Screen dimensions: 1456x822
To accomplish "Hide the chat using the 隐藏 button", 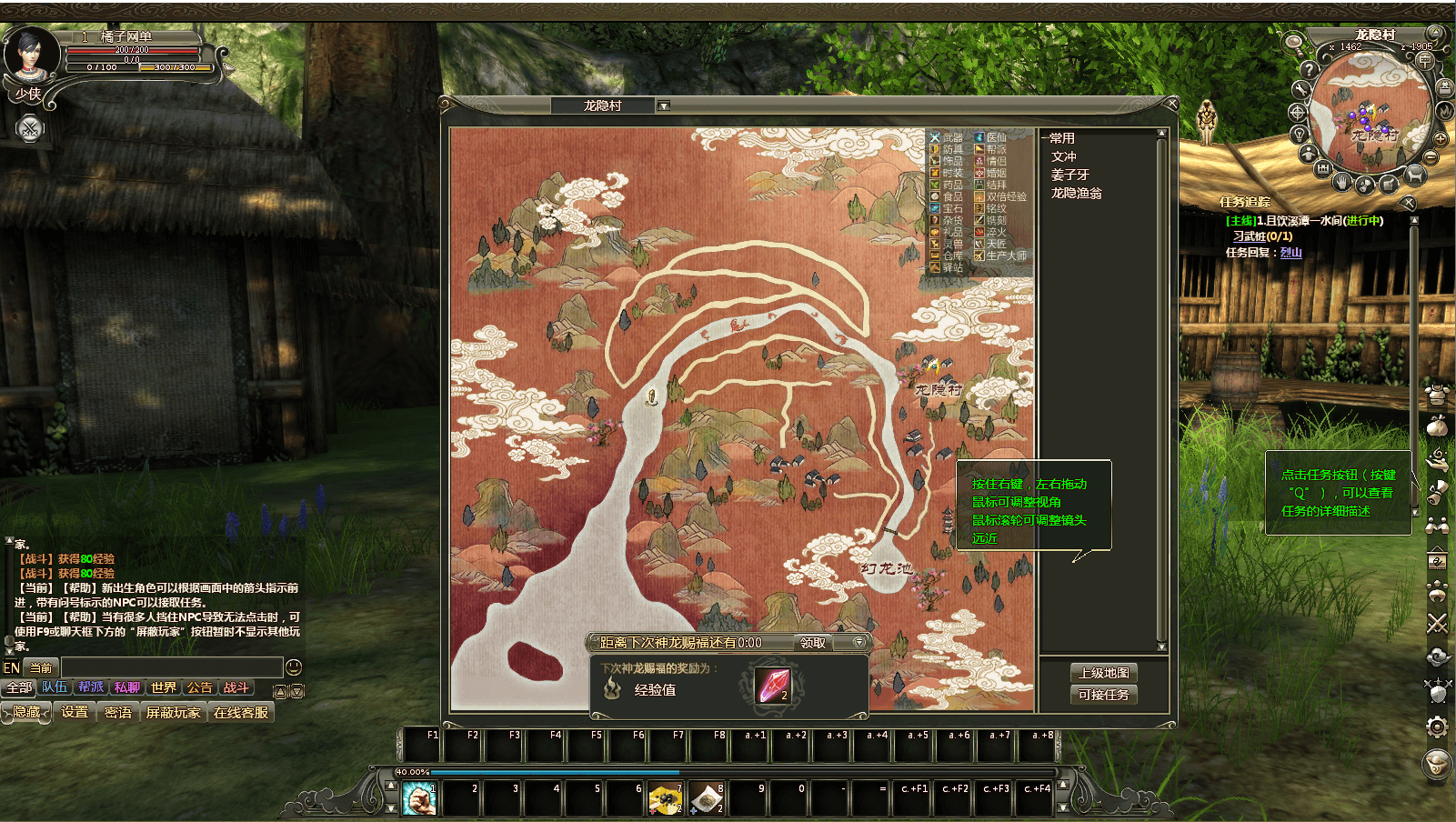I will pos(26,712).
